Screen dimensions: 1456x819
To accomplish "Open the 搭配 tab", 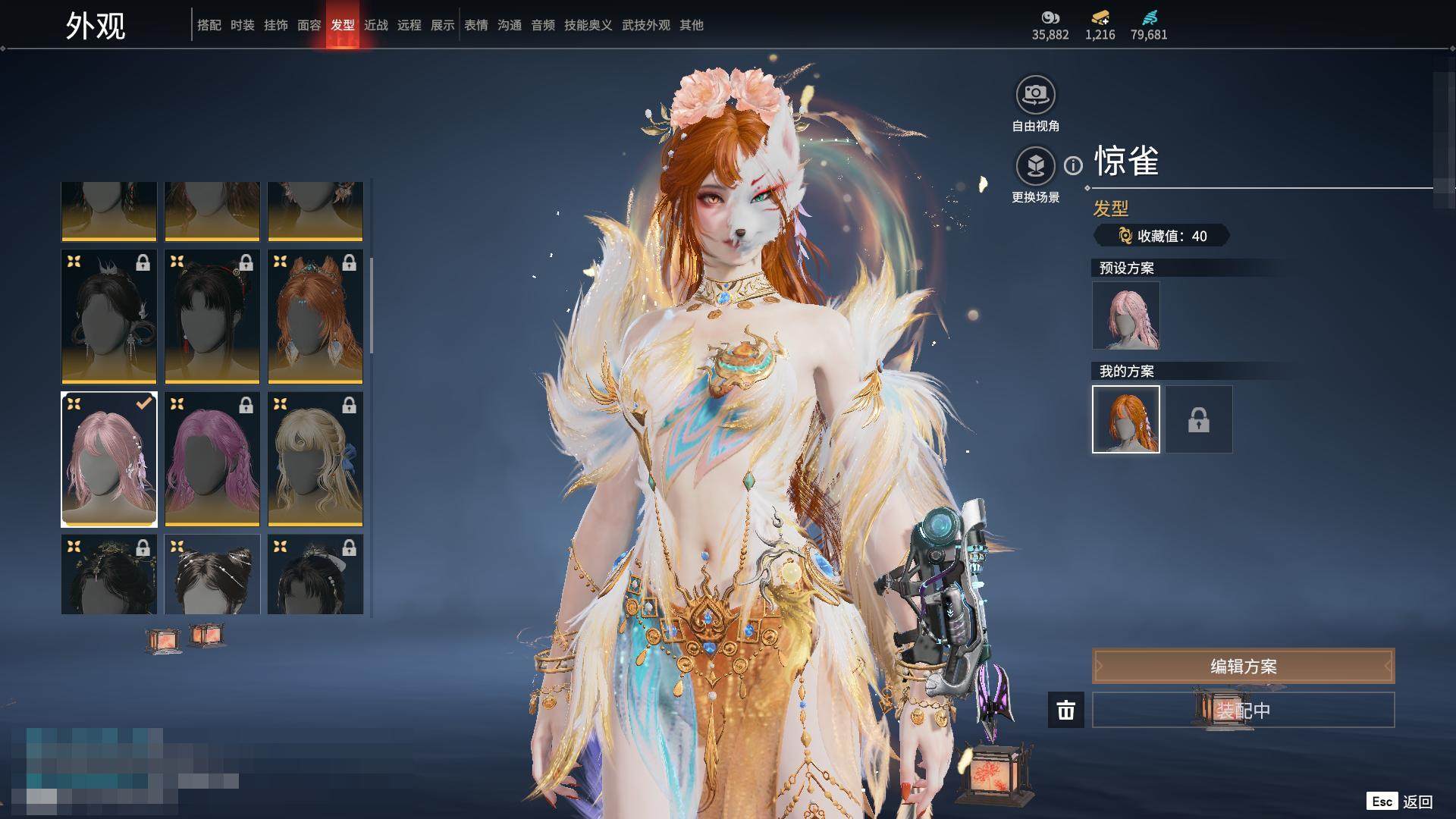I will (x=209, y=25).
